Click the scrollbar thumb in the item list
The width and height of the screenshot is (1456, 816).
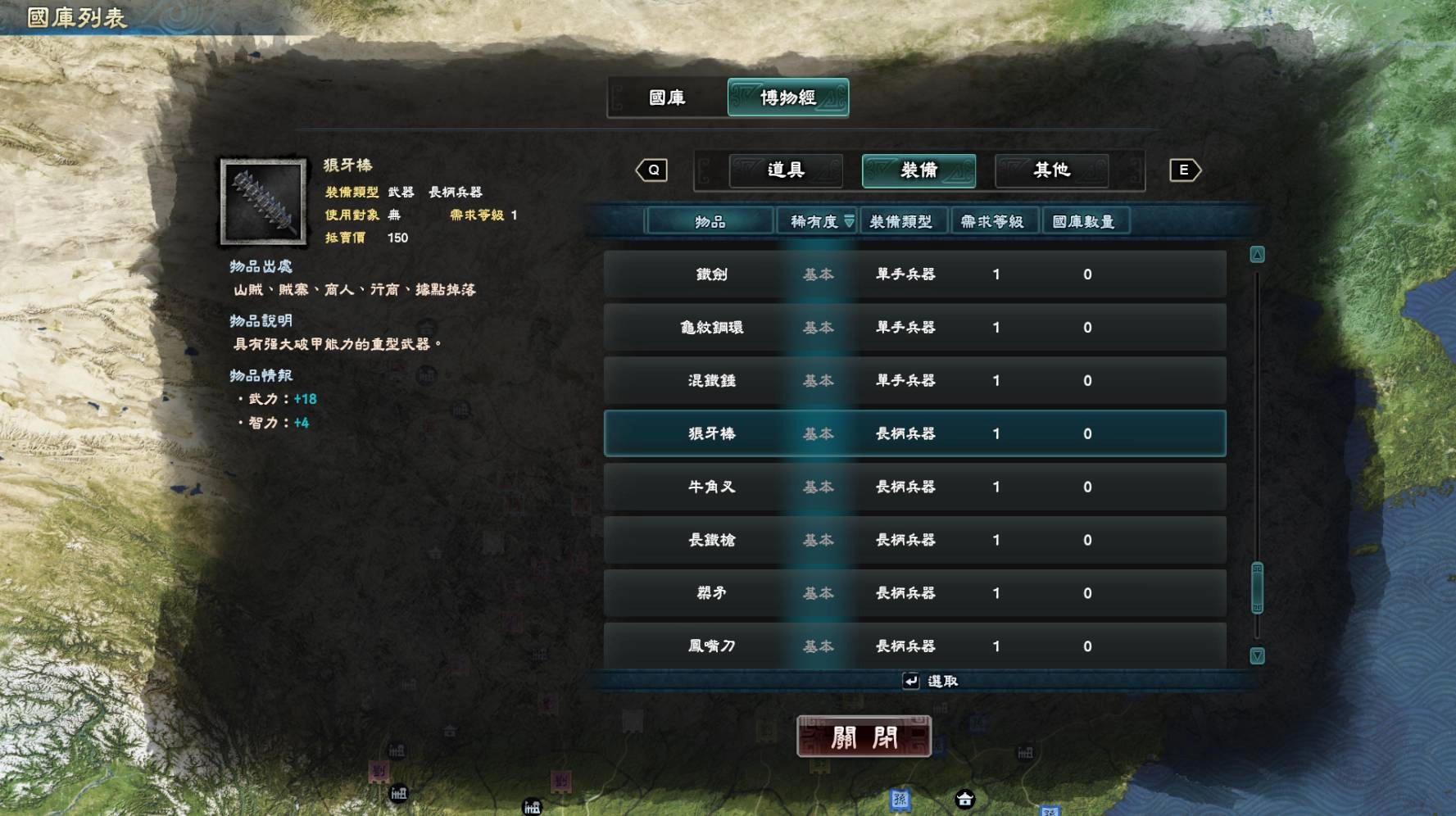tap(1256, 587)
